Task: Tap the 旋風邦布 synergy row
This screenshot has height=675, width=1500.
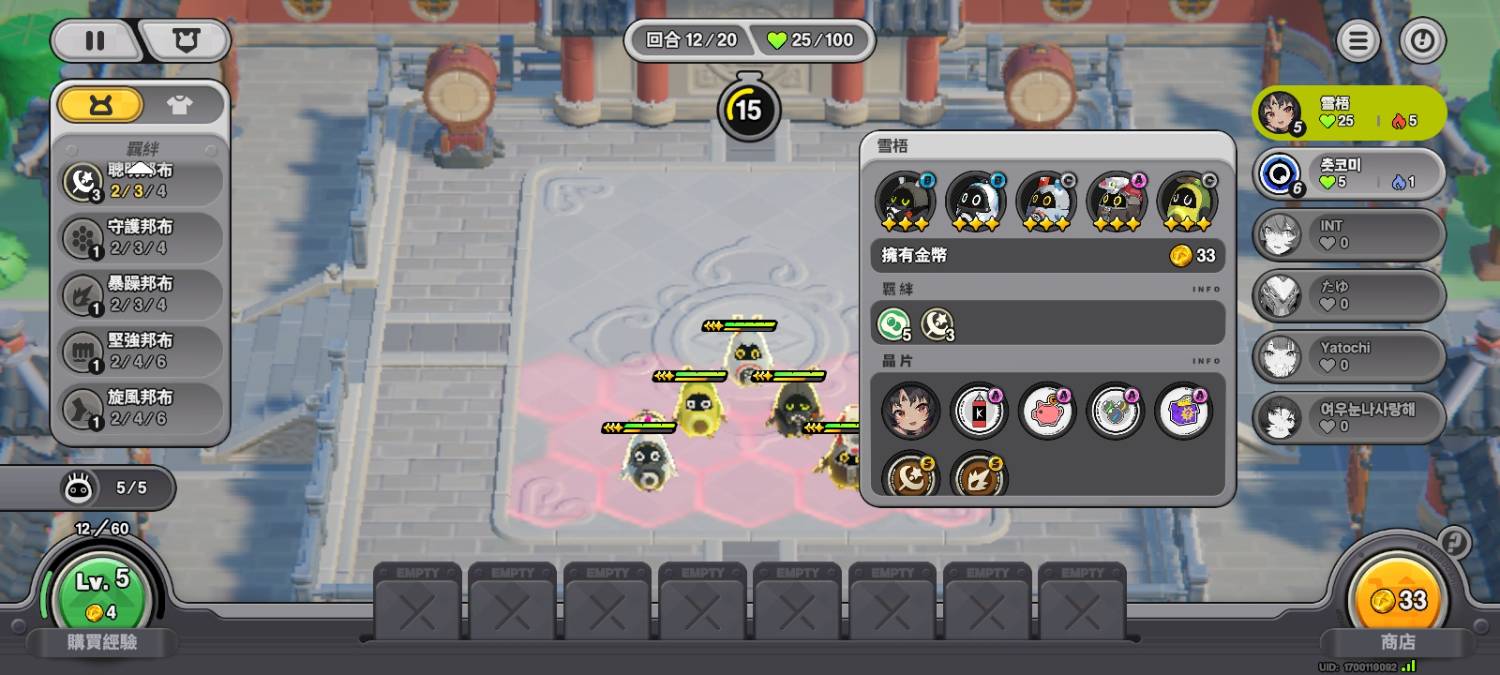Action: tap(140, 408)
